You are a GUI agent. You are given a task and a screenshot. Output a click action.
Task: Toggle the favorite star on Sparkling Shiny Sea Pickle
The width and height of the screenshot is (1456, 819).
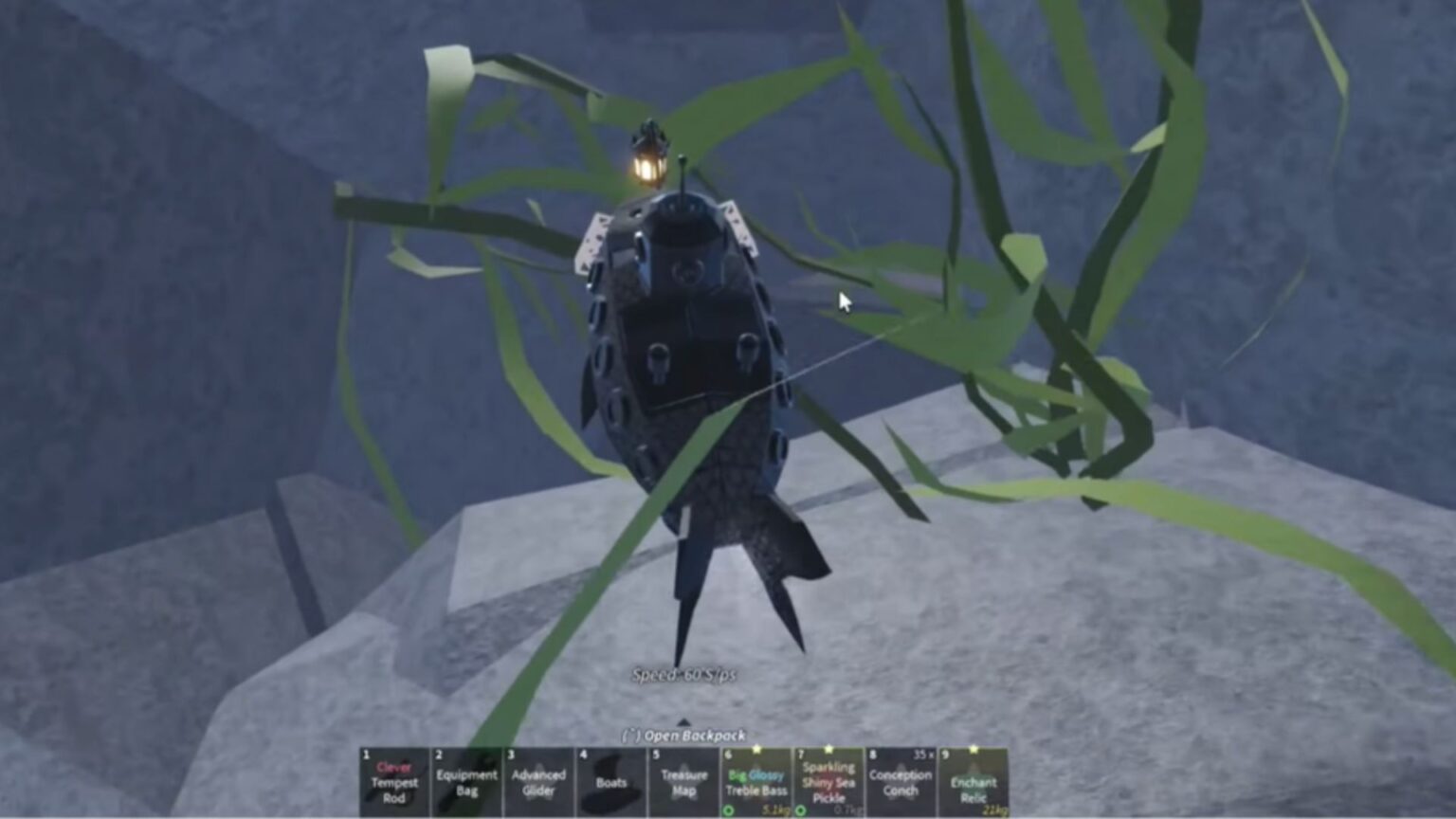click(828, 749)
